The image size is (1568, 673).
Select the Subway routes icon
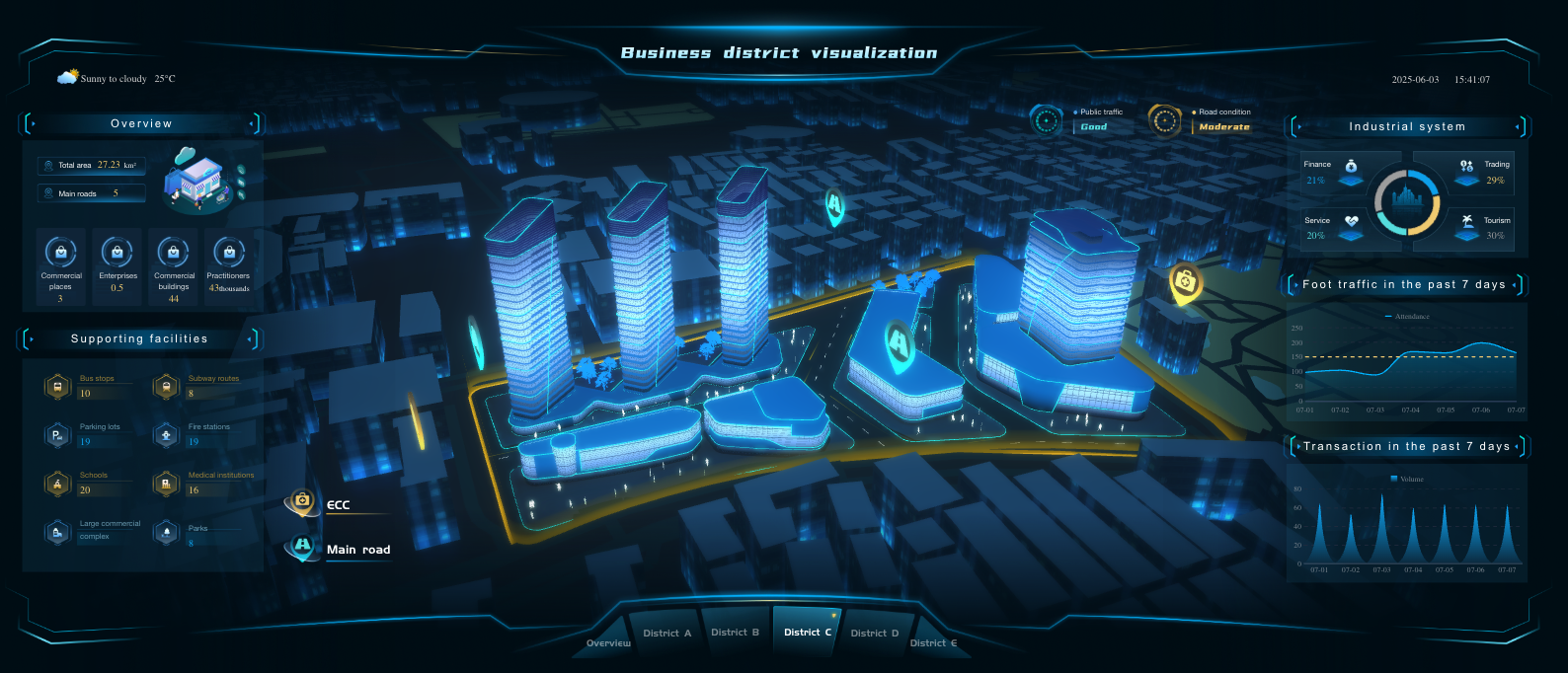click(166, 386)
